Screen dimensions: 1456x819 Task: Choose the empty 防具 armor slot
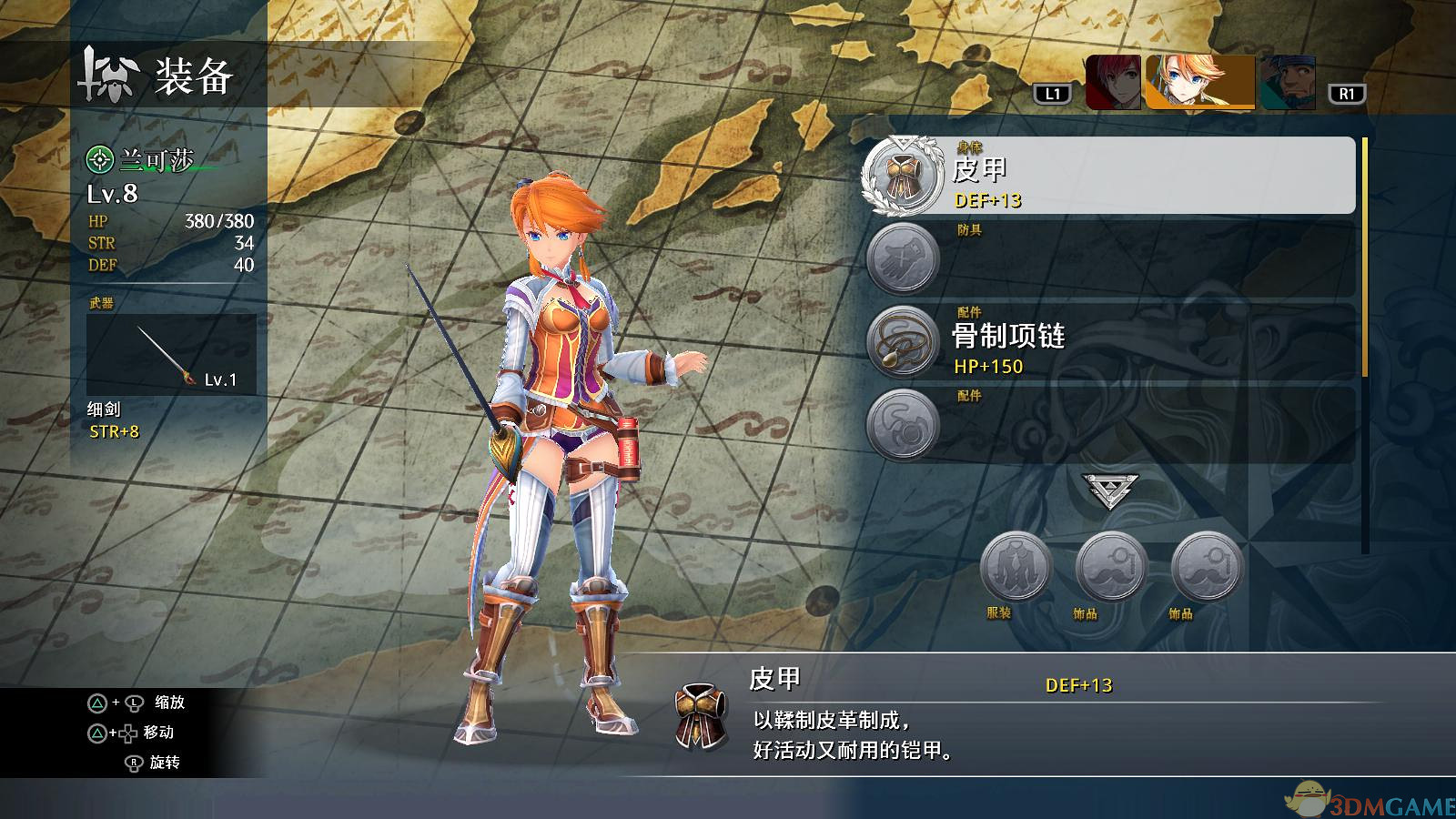(1108, 259)
